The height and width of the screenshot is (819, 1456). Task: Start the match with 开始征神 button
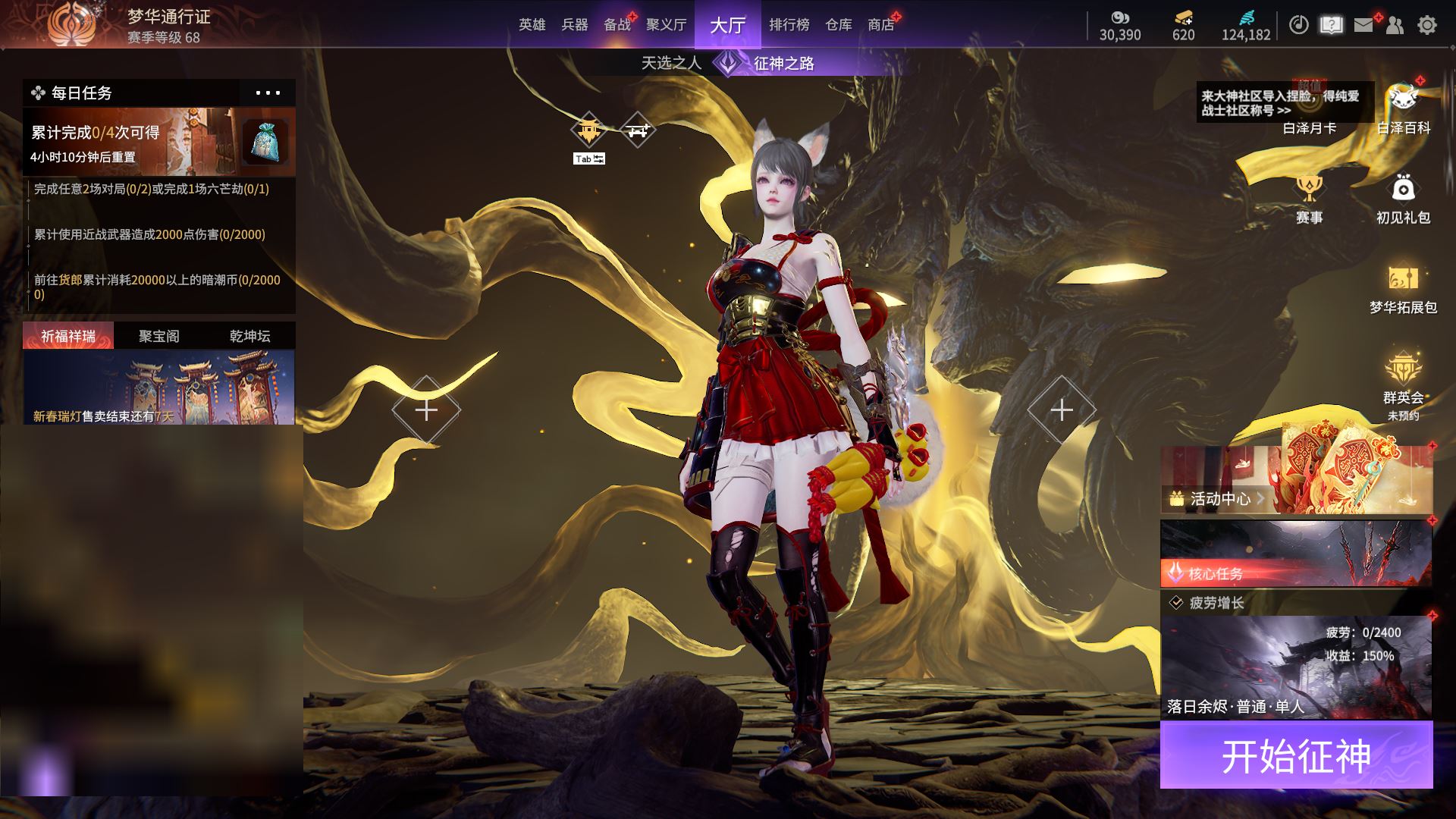[x=1296, y=755]
